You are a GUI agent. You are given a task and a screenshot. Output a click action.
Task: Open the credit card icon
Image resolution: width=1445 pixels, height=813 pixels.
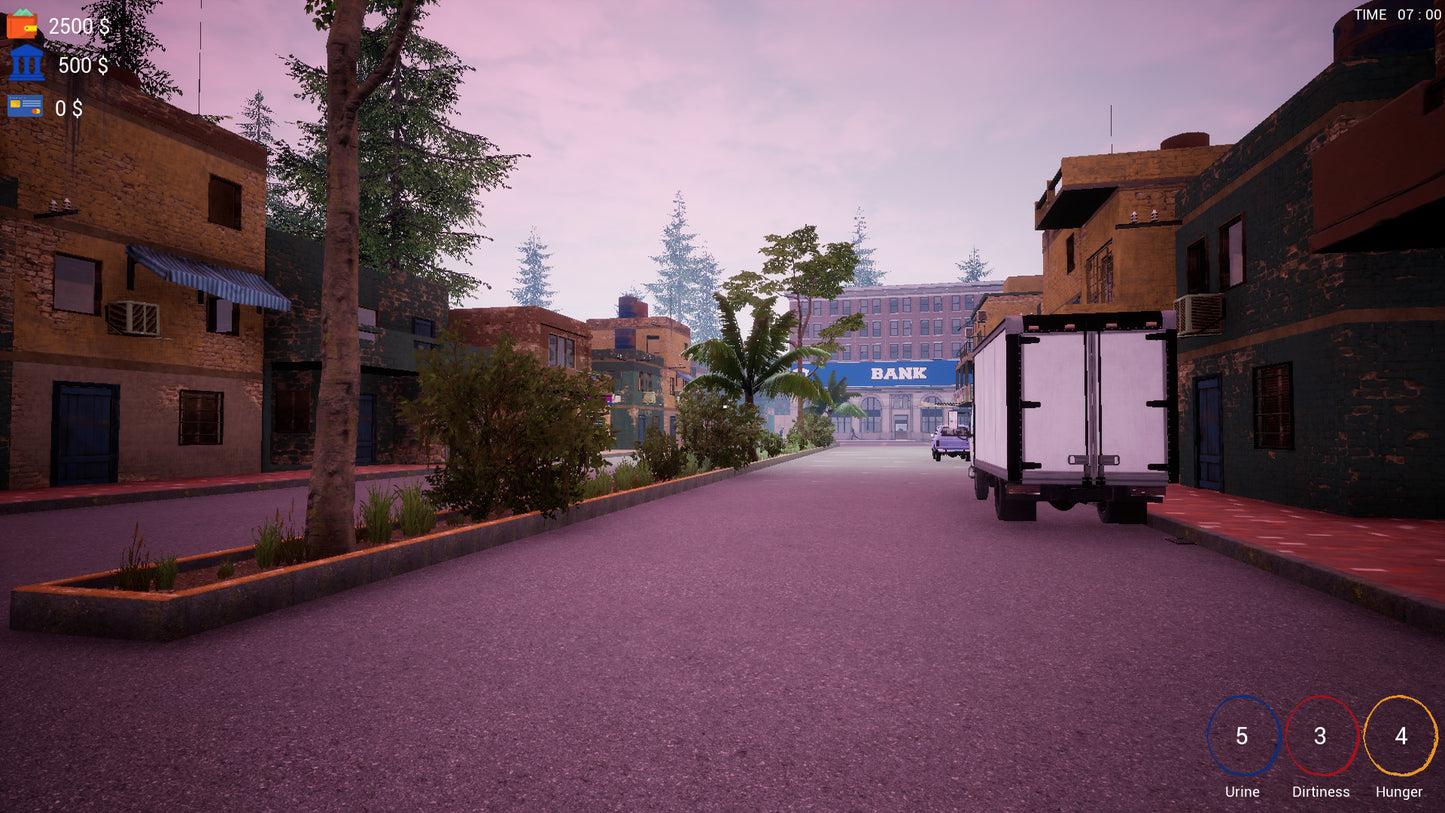pos(26,107)
